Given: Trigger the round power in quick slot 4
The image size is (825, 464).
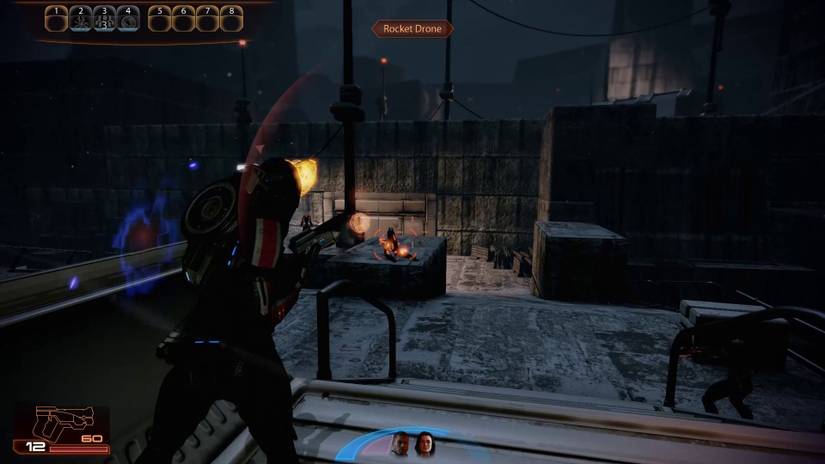Looking at the screenshot, I should pos(127,18).
